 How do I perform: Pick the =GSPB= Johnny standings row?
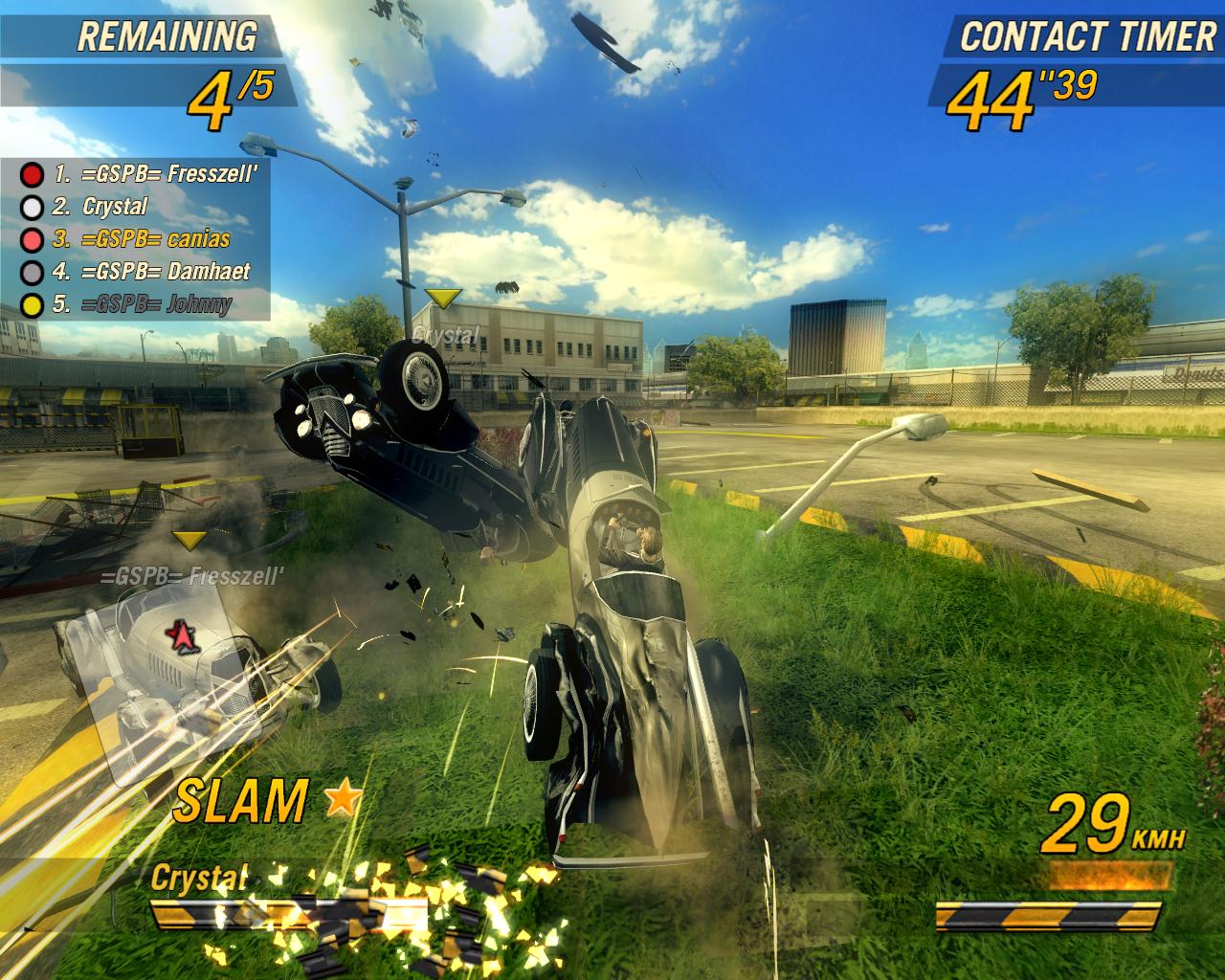[142, 305]
